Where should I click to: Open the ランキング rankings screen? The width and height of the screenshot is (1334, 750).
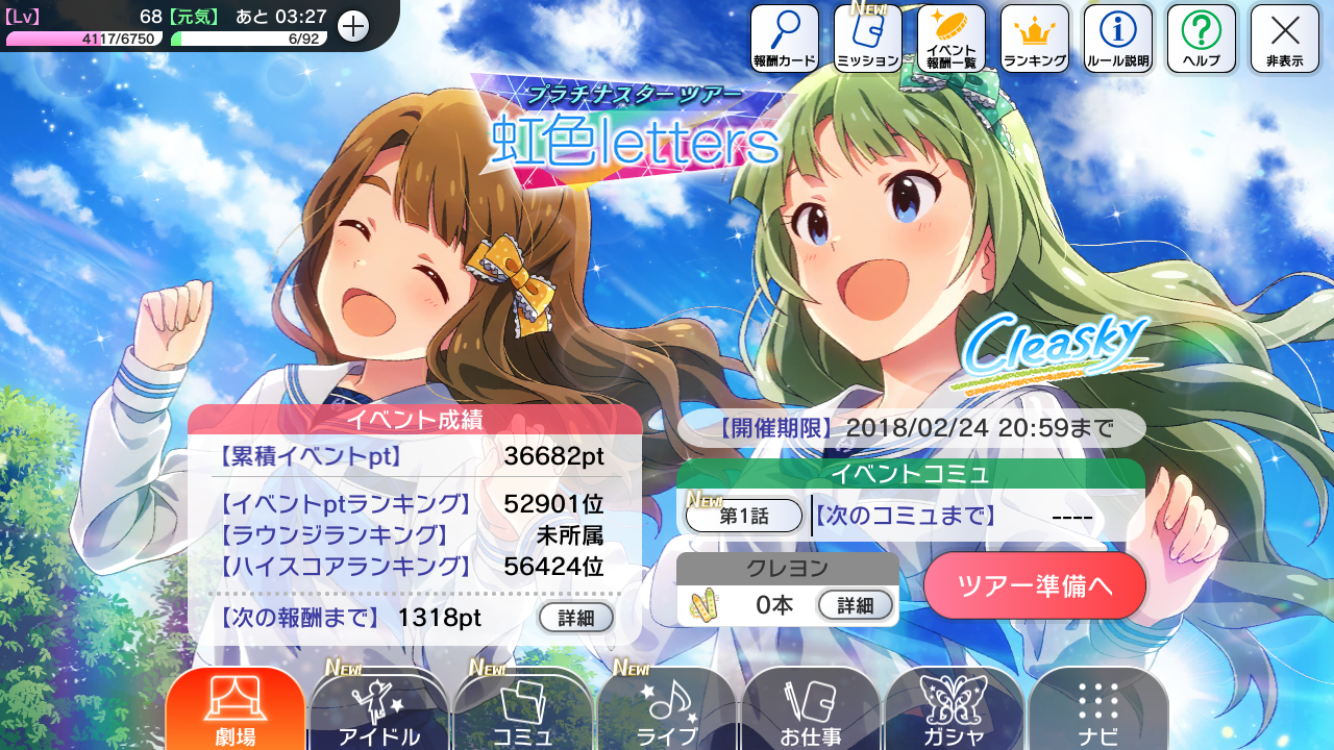(1035, 39)
